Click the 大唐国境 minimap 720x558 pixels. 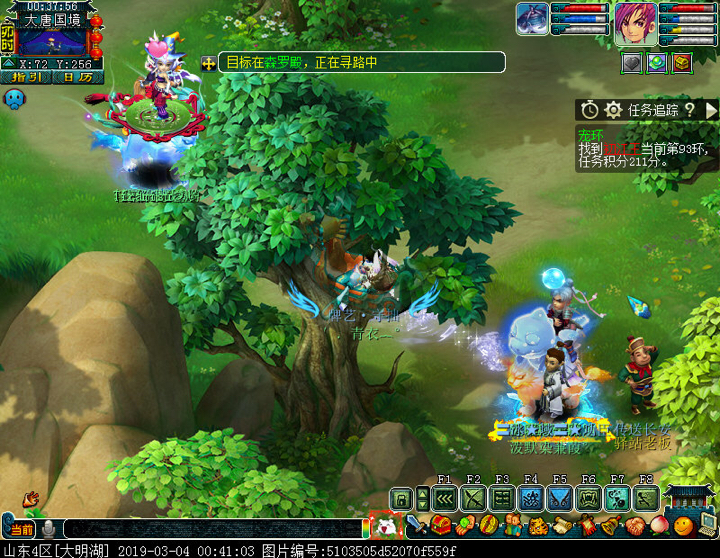click(x=52, y=42)
